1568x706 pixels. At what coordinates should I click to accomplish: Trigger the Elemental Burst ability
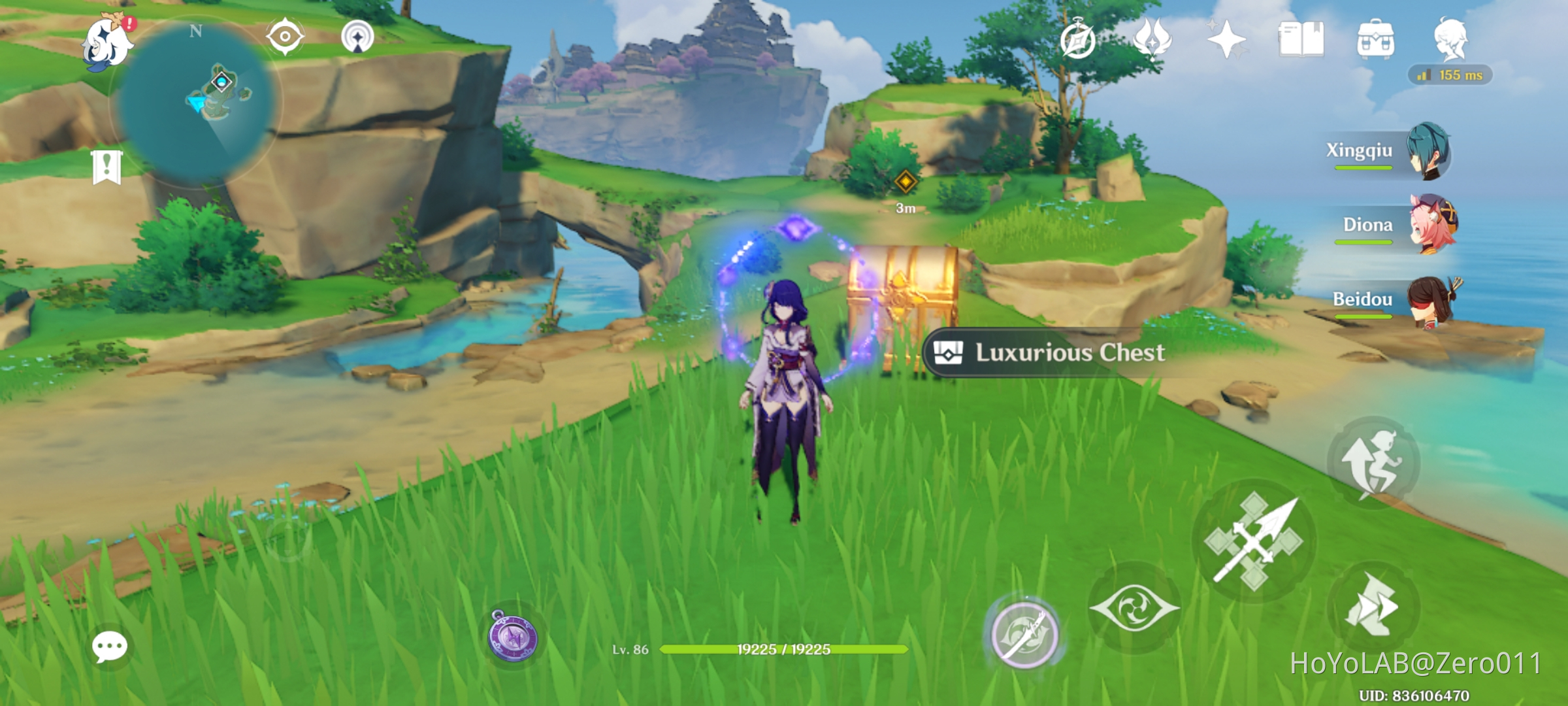pyautogui.click(x=1027, y=634)
